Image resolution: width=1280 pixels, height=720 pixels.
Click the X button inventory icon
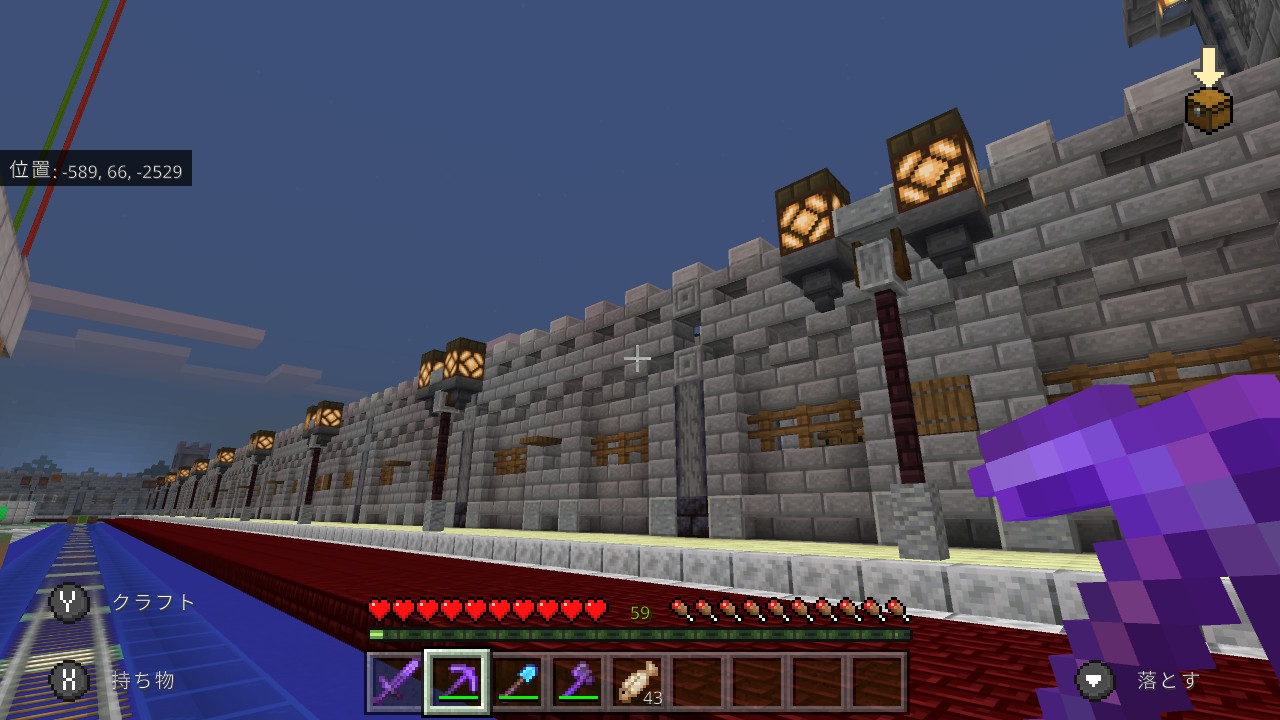coord(68,681)
